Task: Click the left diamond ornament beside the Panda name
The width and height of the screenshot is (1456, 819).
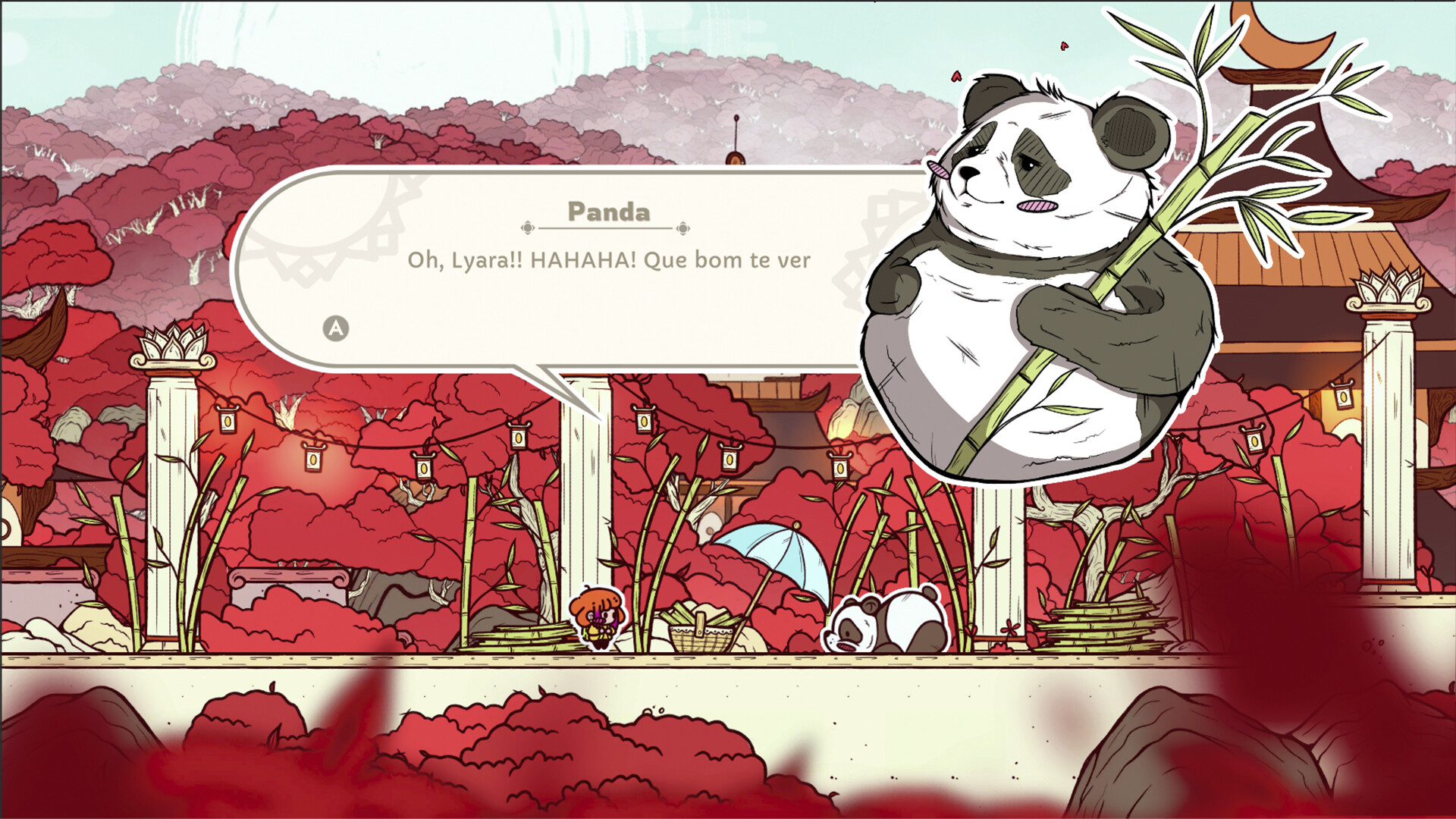Action: (x=529, y=224)
